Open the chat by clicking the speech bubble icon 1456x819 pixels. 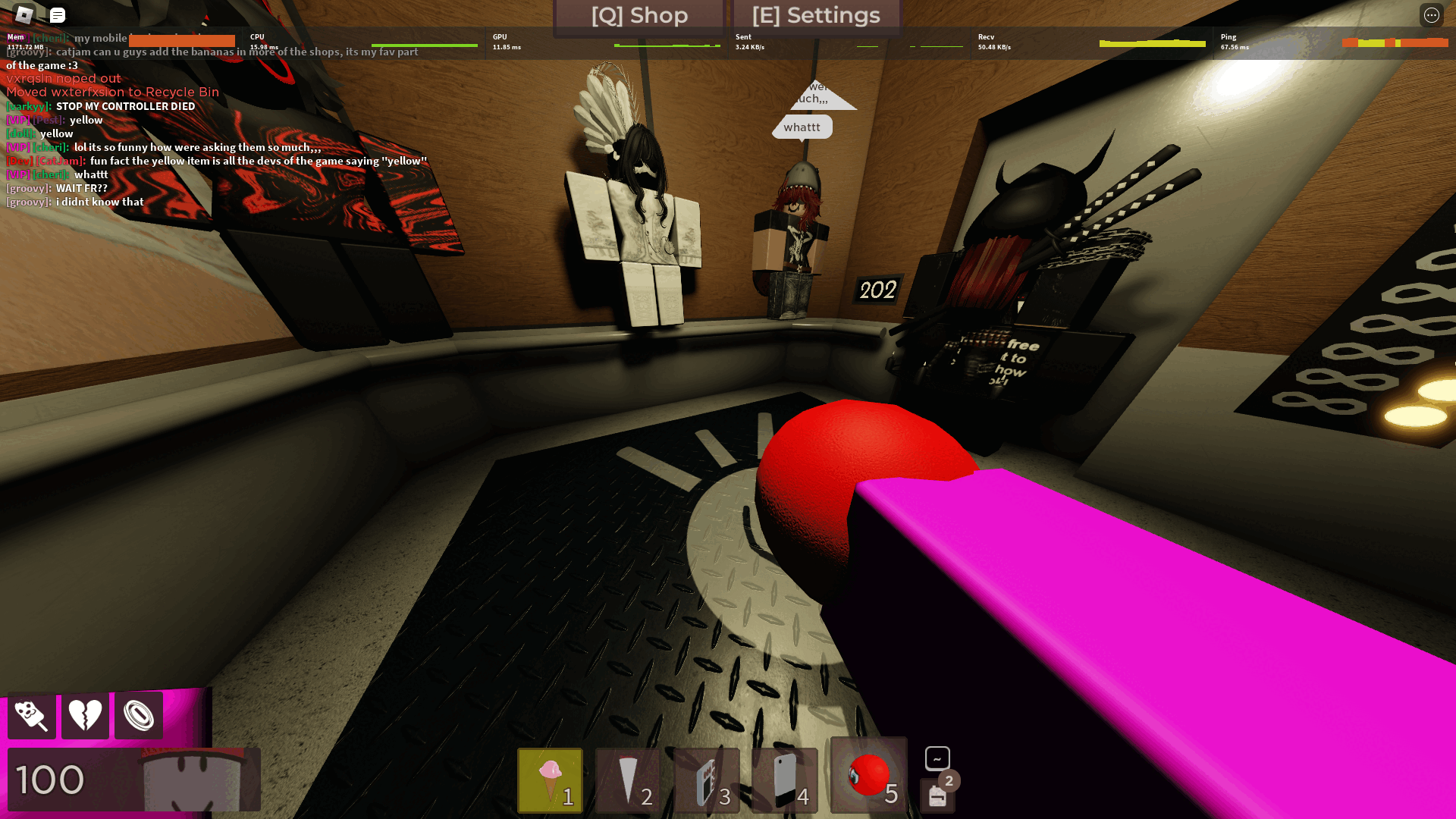pos(57,15)
